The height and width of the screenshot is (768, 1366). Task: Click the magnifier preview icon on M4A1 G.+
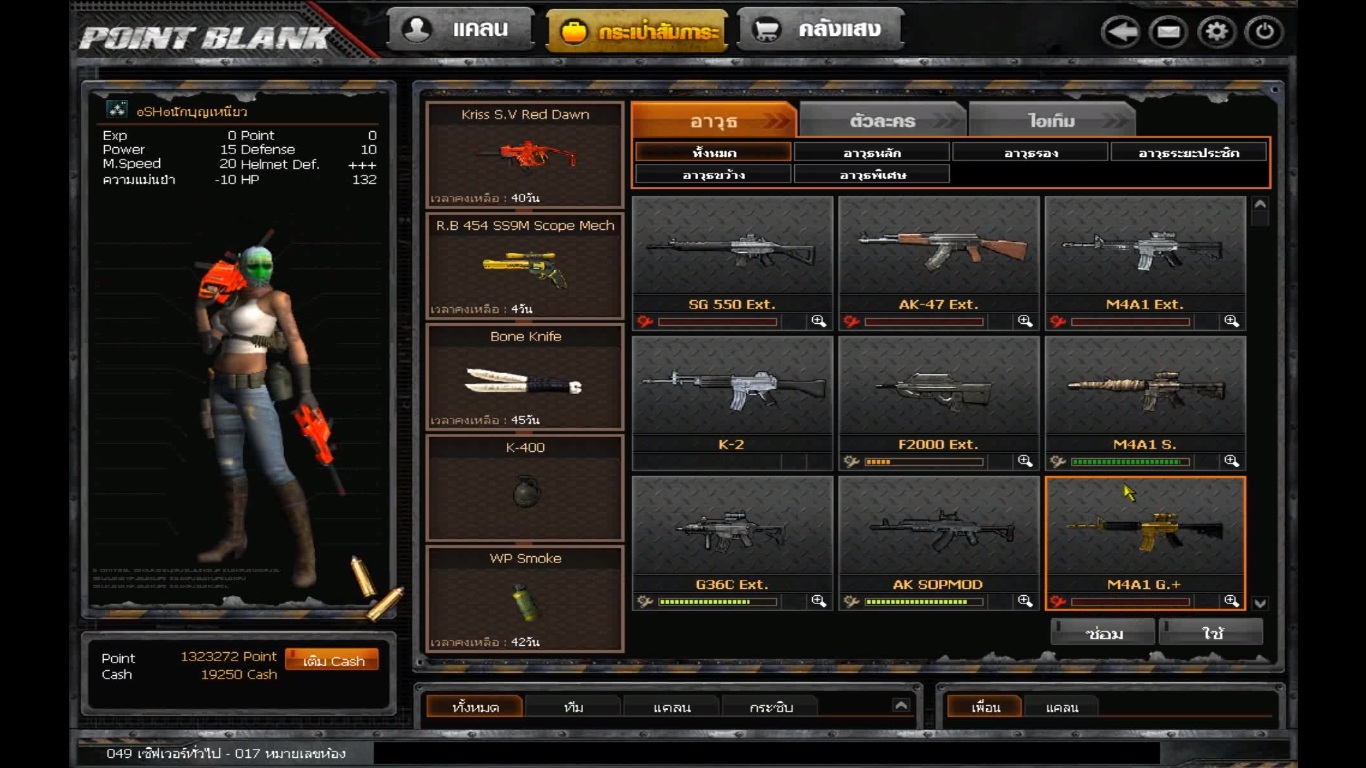click(x=1233, y=601)
